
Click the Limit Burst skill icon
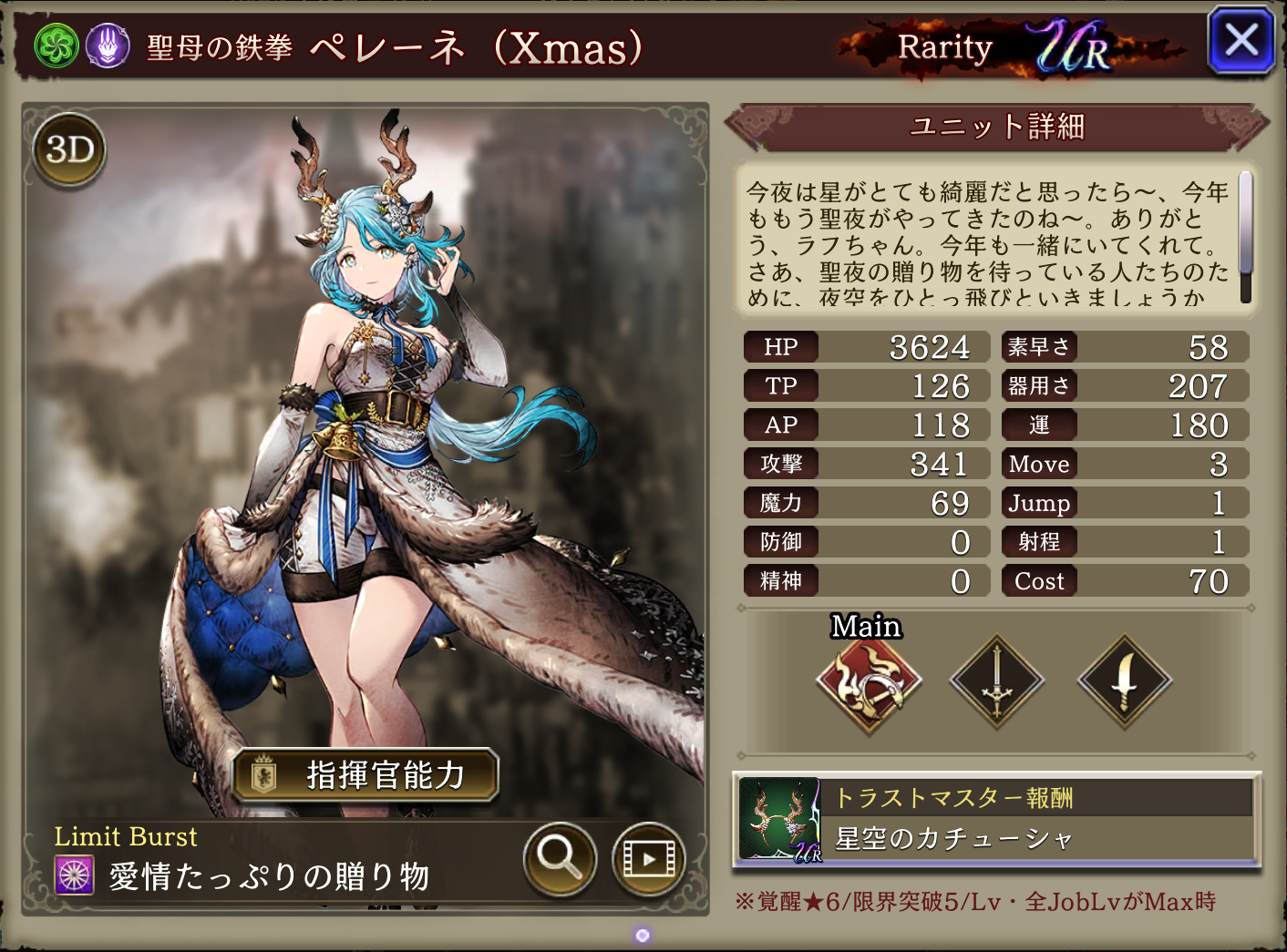(75, 875)
